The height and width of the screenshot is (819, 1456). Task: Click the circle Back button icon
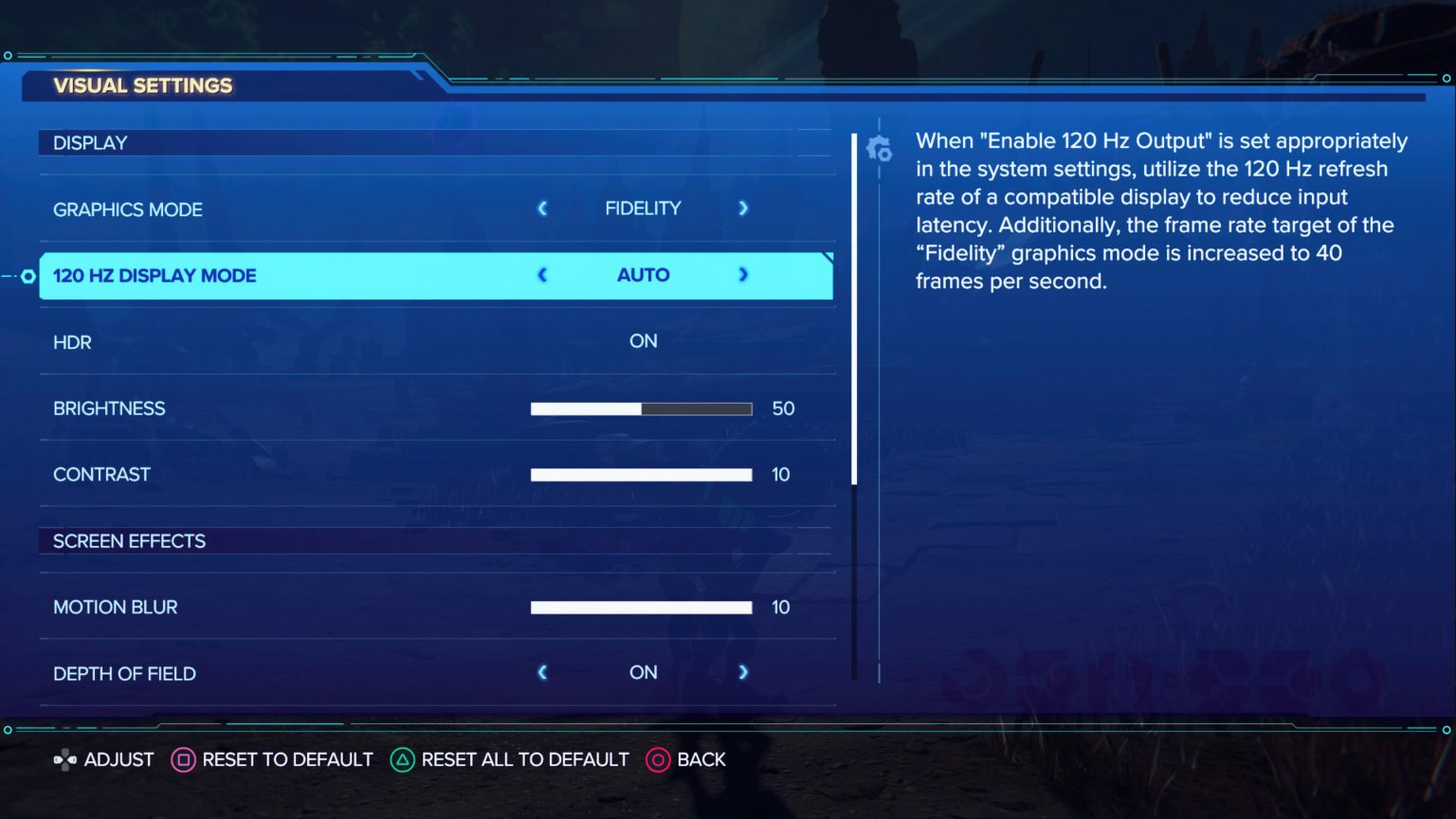[x=658, y=759]
